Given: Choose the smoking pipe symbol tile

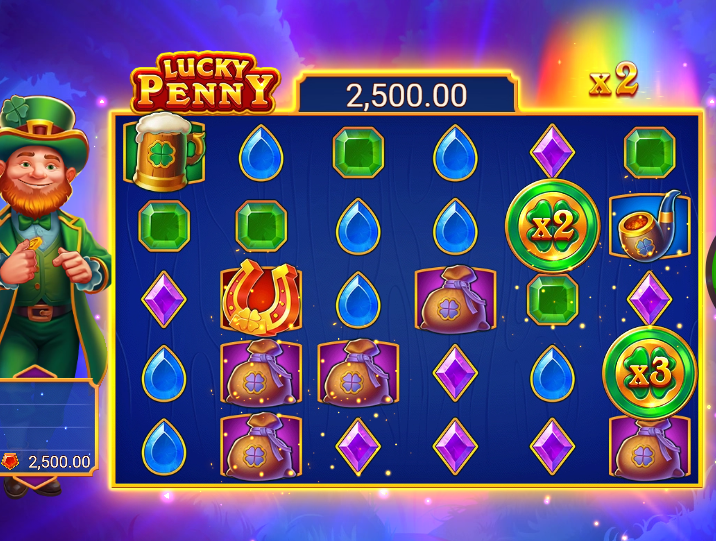Looking at the screenshot, I should click(649, 227).
